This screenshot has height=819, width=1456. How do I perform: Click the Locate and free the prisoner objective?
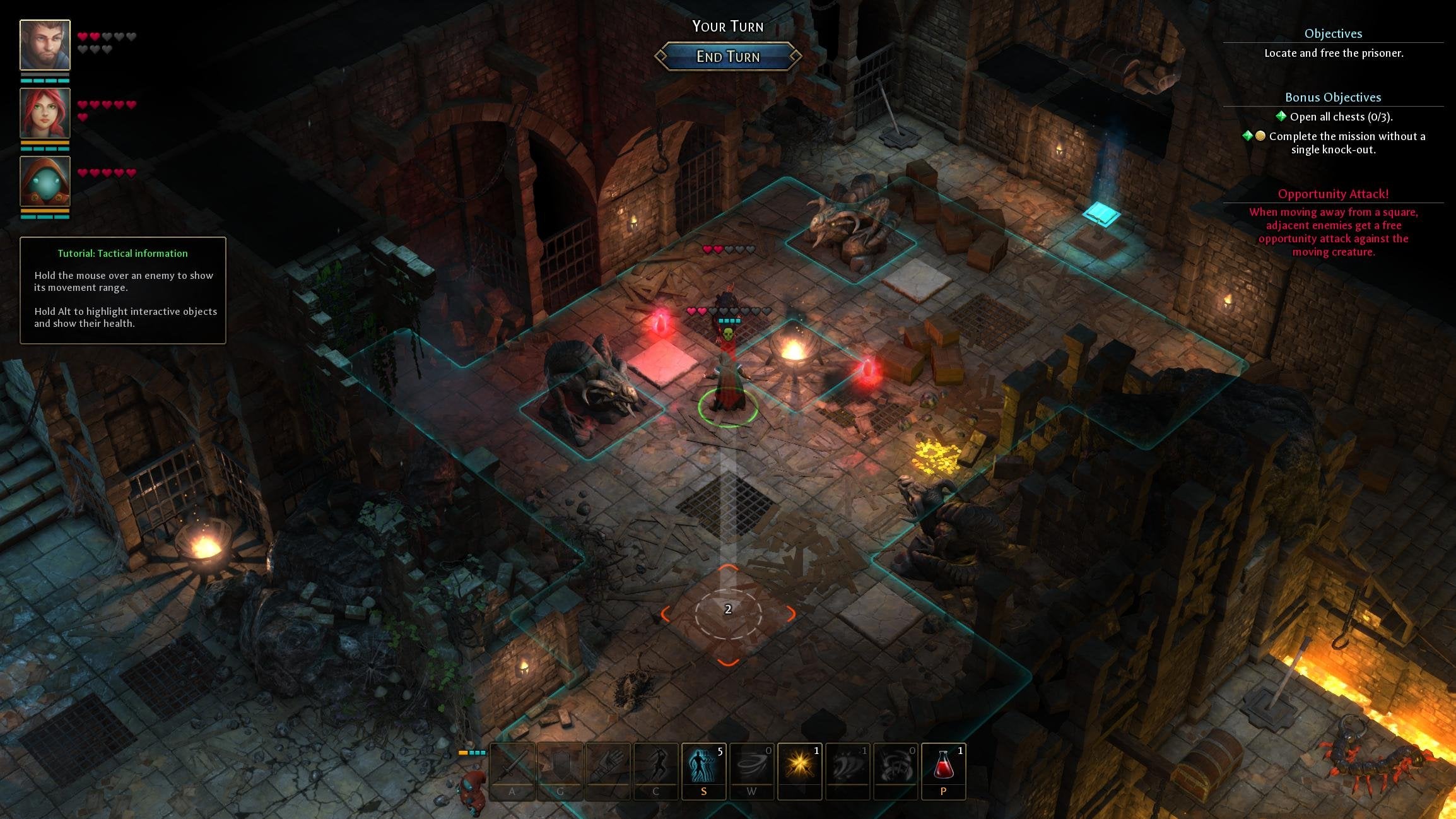1333,54
